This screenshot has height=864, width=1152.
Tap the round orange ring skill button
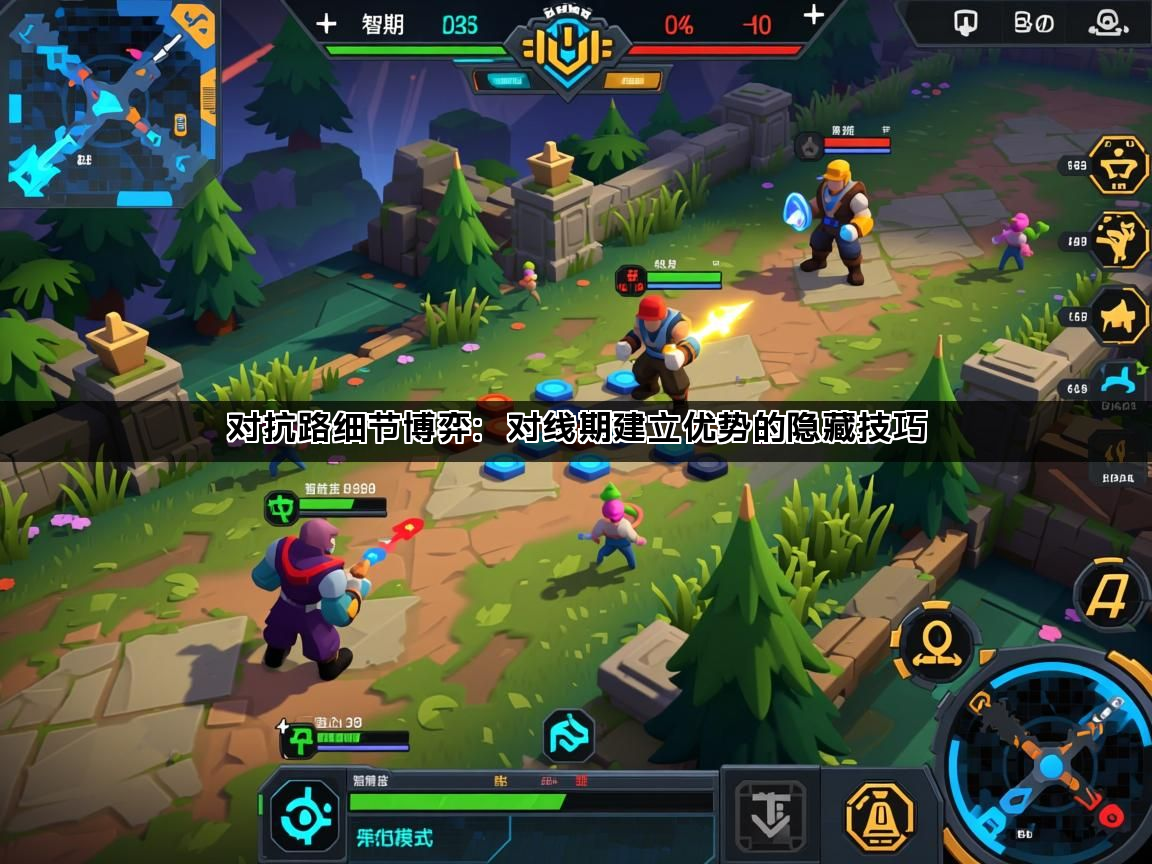click(x=937, y=644)
